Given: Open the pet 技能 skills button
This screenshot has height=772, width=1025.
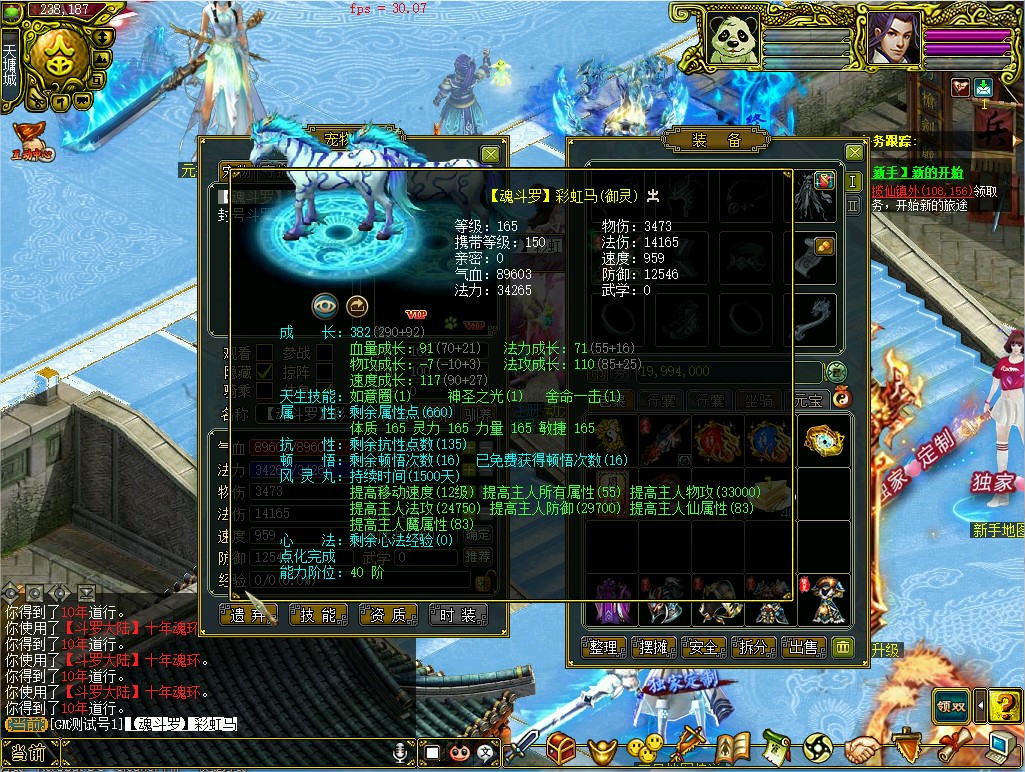Looking at the screenshot, I should pyautogui.click(x=319, y=615).
